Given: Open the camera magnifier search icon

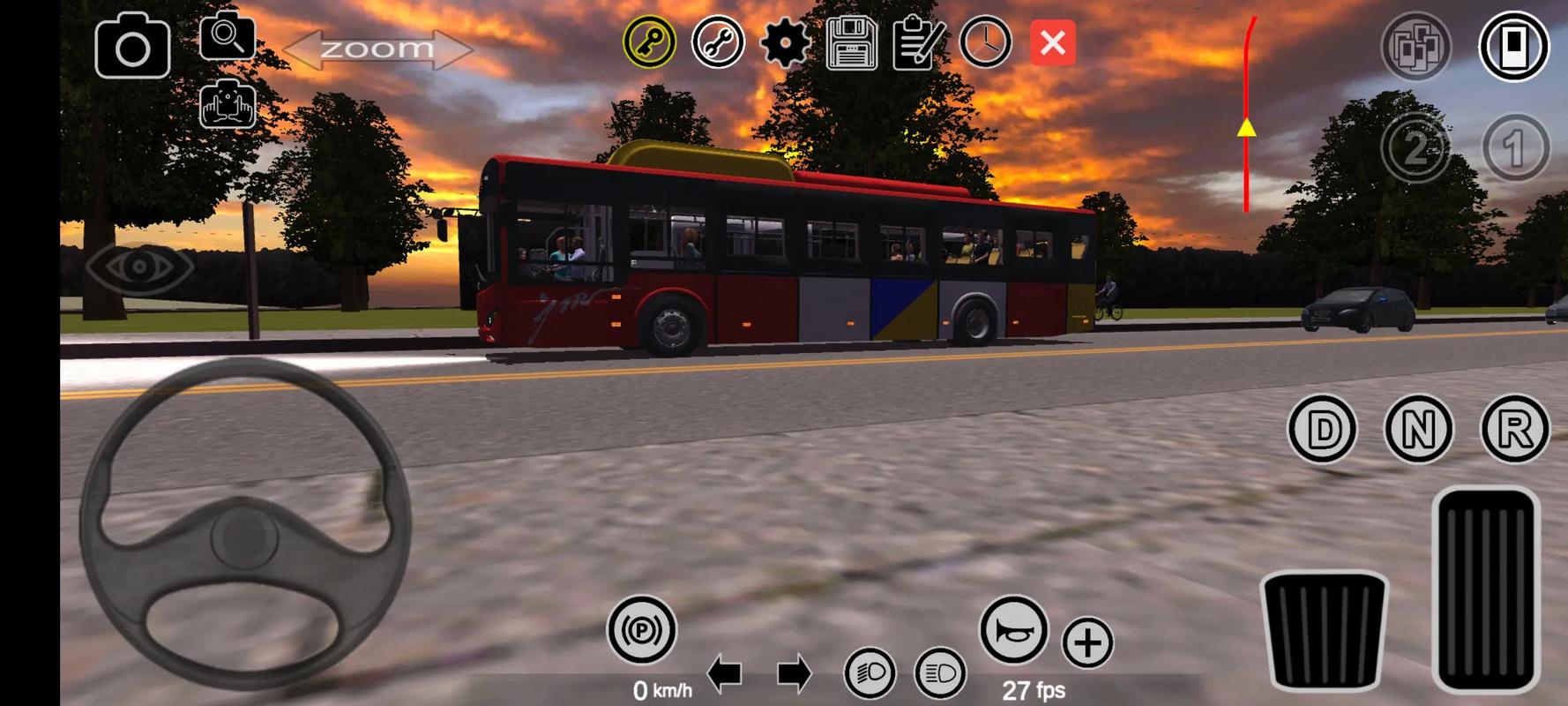Looking at the screenshot, I should click(227, 37).
